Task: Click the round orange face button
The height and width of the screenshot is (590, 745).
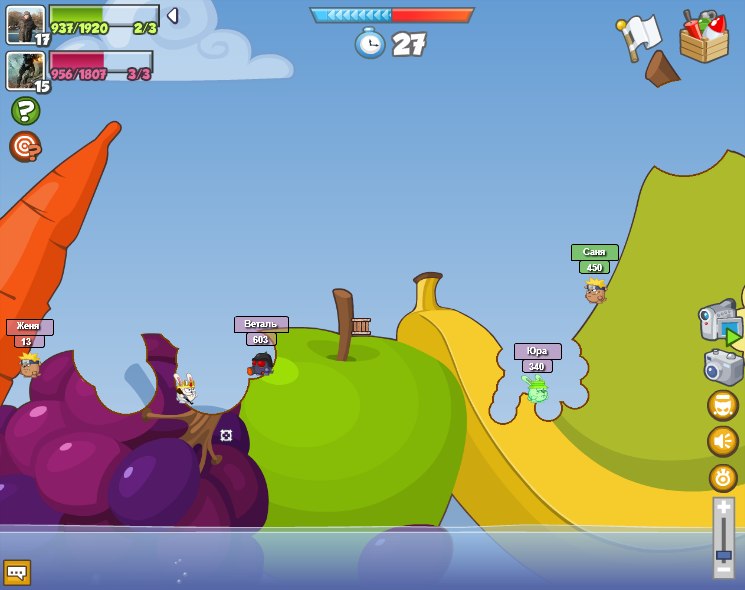Action: (722, 405)
